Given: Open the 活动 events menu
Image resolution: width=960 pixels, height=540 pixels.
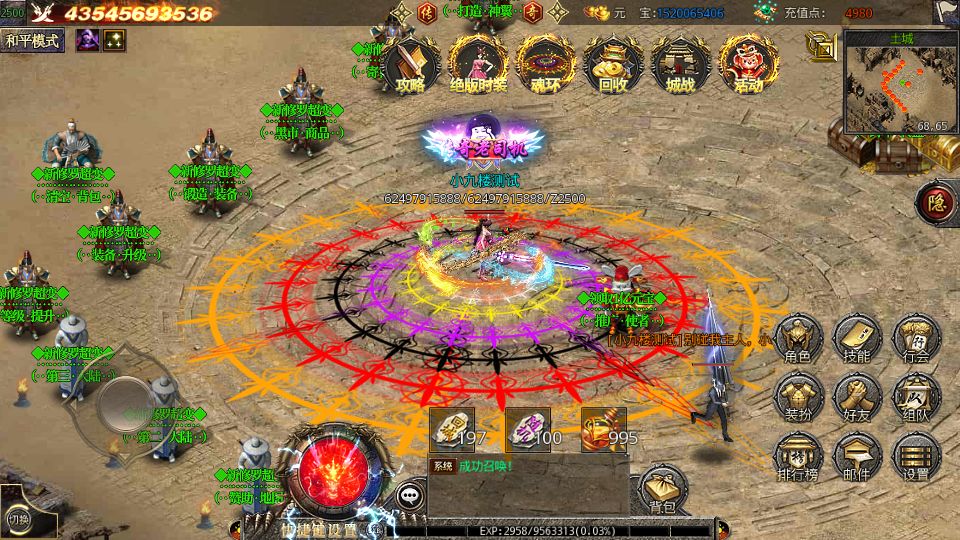Looking at the screenshot, I should click(x=747, y=63).
